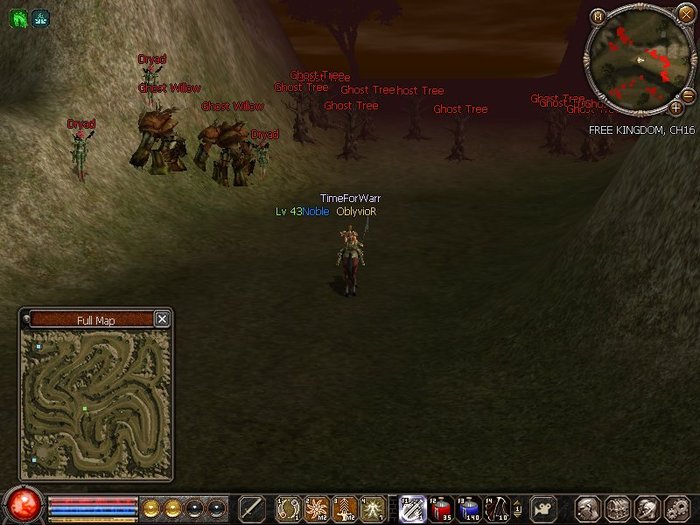The width and height of the screenshot is (700, 525).
Task: Activate the spinning blade skill slot
Action: click(x=316, y=508)
